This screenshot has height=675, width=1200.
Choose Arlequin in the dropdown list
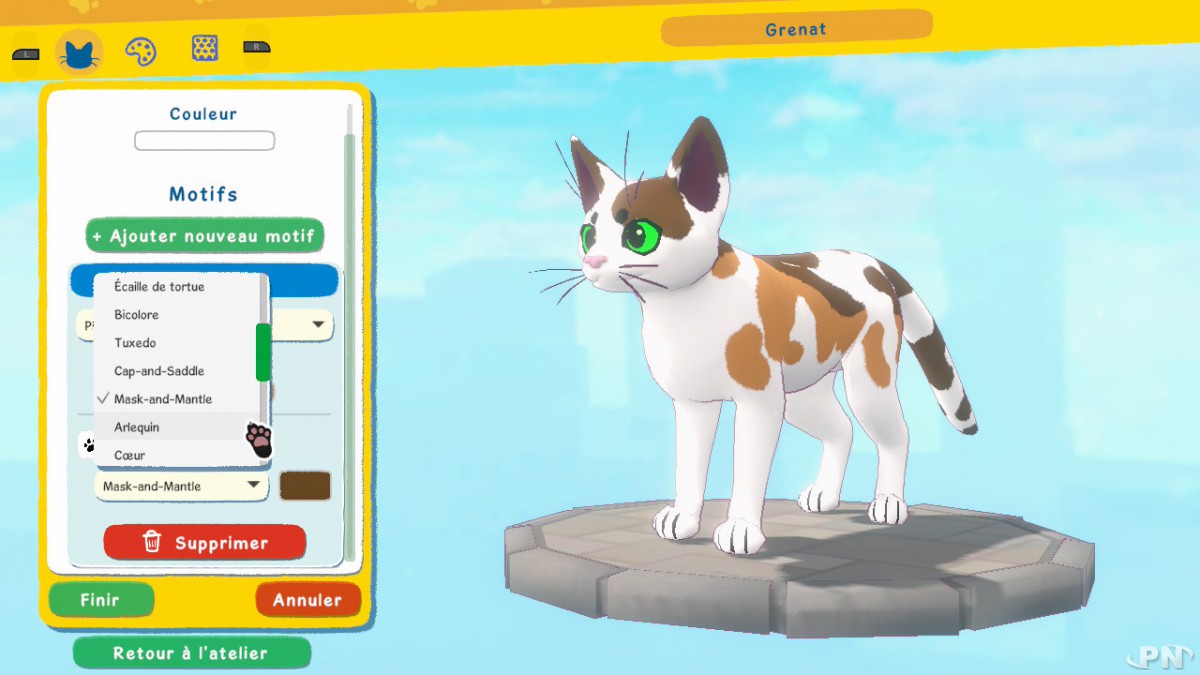click(137, 427)
